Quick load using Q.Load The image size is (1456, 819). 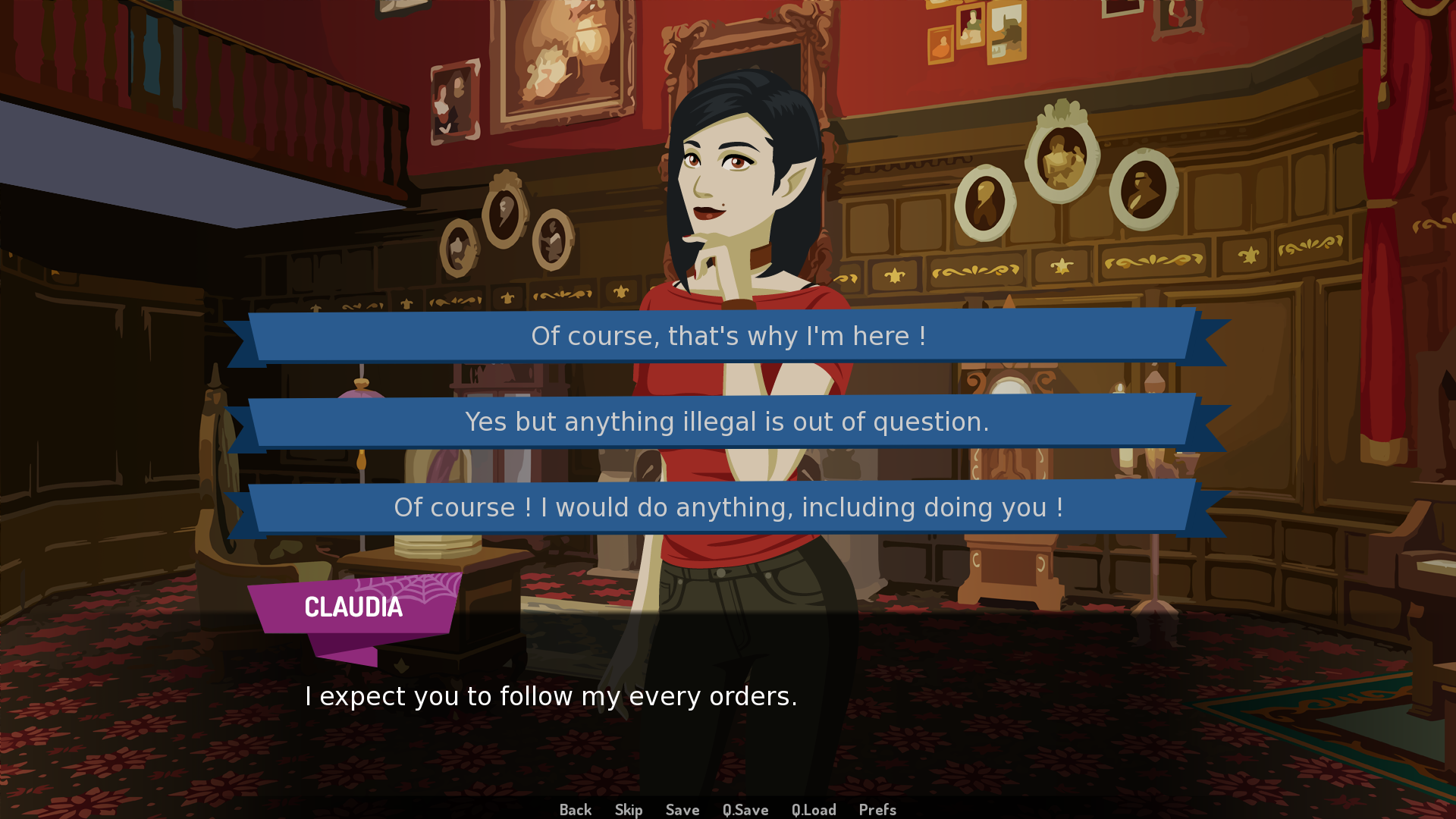(814, 810)
